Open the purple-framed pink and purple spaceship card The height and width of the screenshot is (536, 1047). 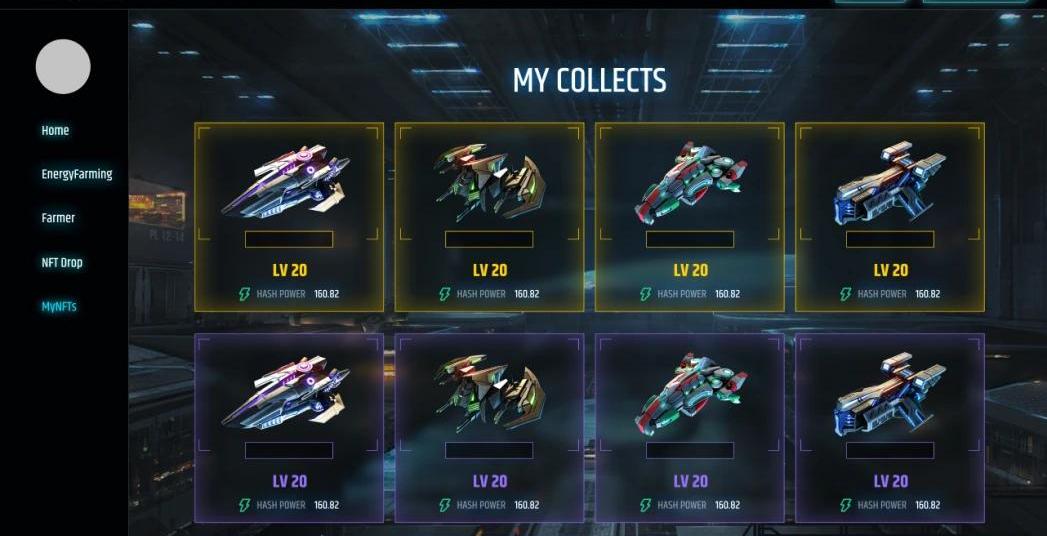[289, 427]
